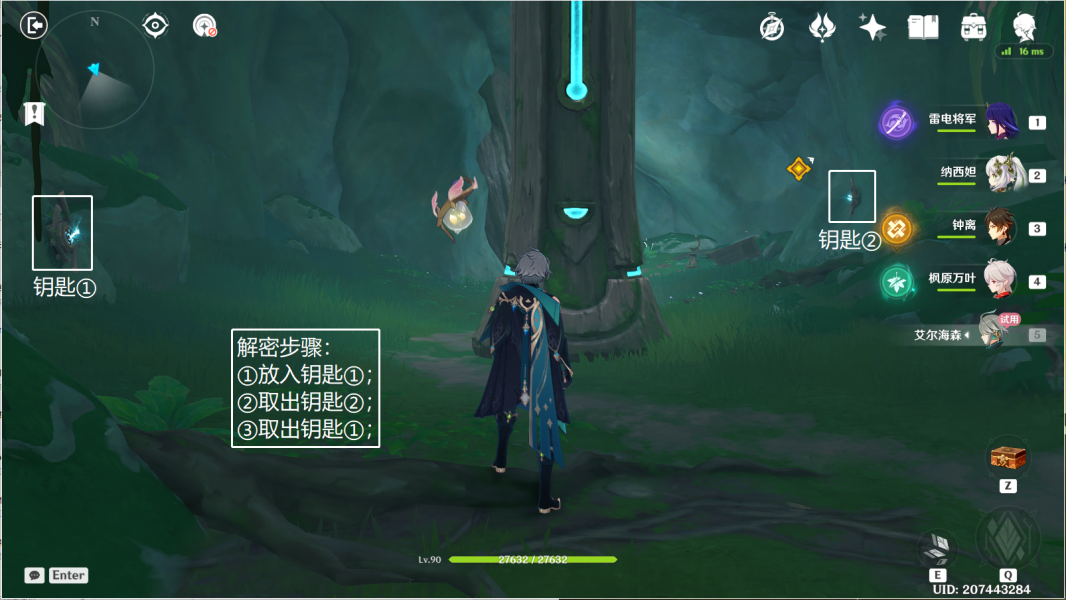The height and width of the screenshot is (600, 1066).
Task: Activate the elemental skill icon
Action: click(x=938, y=546)
